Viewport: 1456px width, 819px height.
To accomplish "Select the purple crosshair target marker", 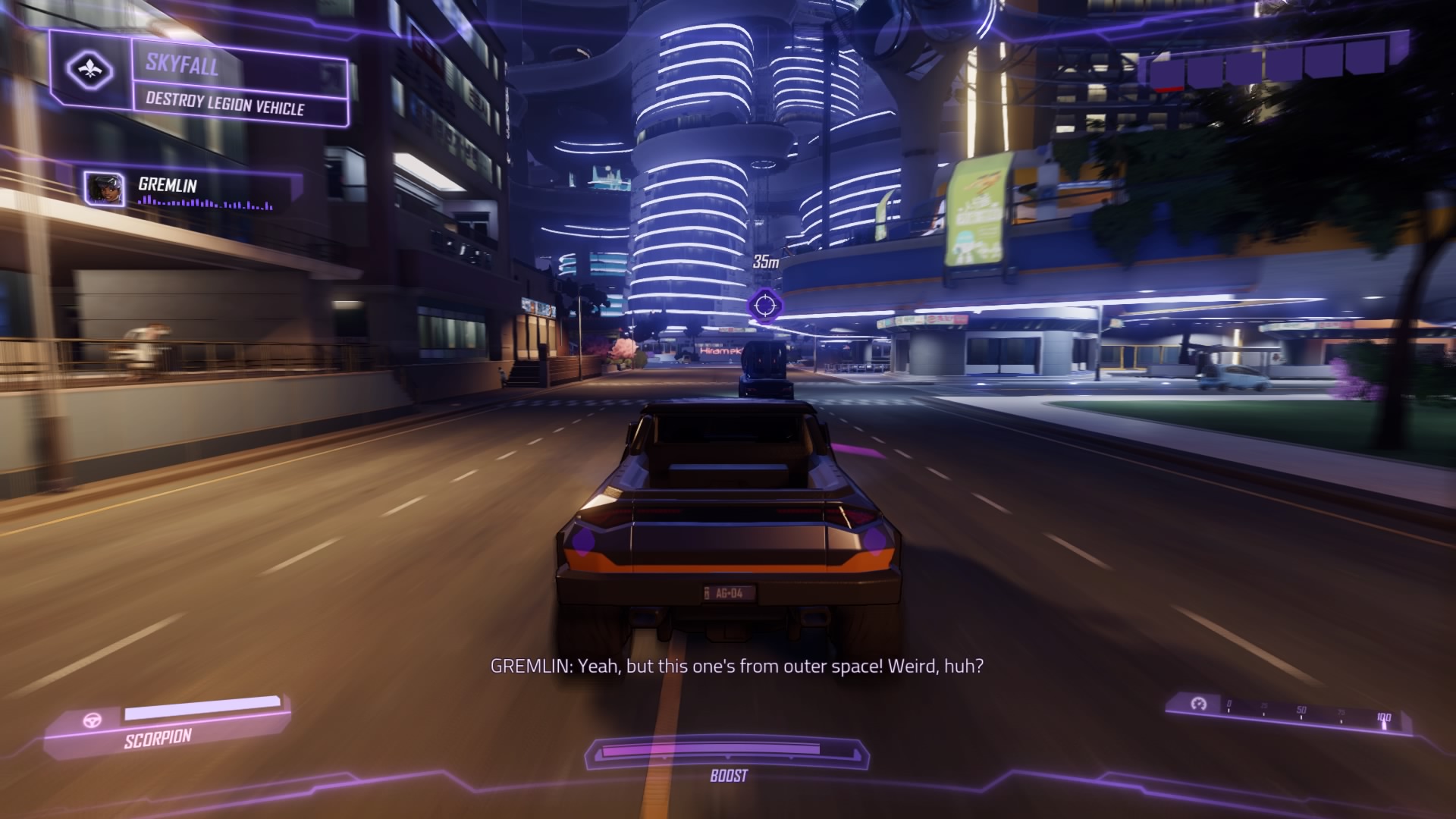I will coord(764,305).
